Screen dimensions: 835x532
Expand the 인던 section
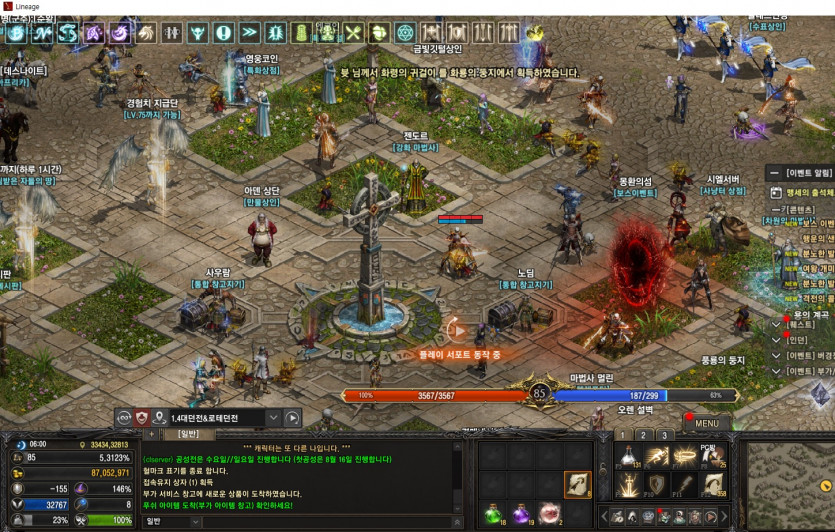point(775,340)
